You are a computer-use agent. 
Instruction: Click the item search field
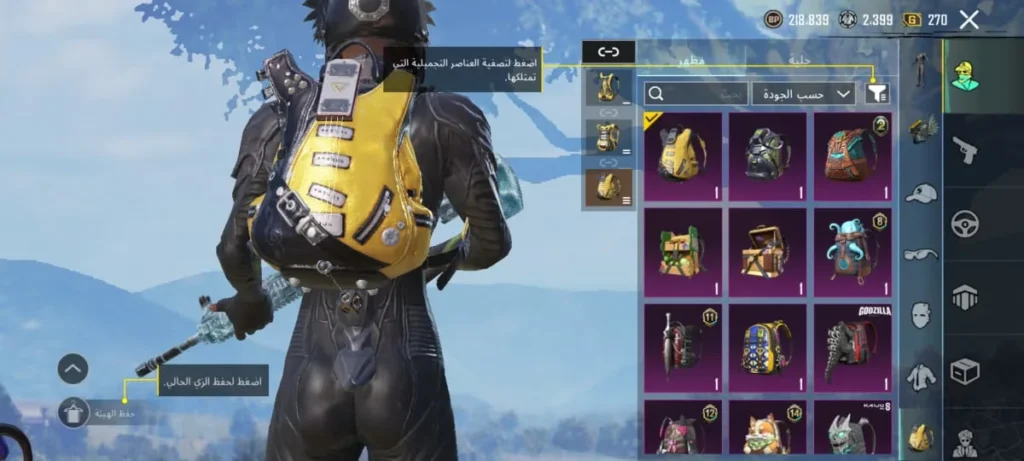pyautogui.click(x=696, y=93)
